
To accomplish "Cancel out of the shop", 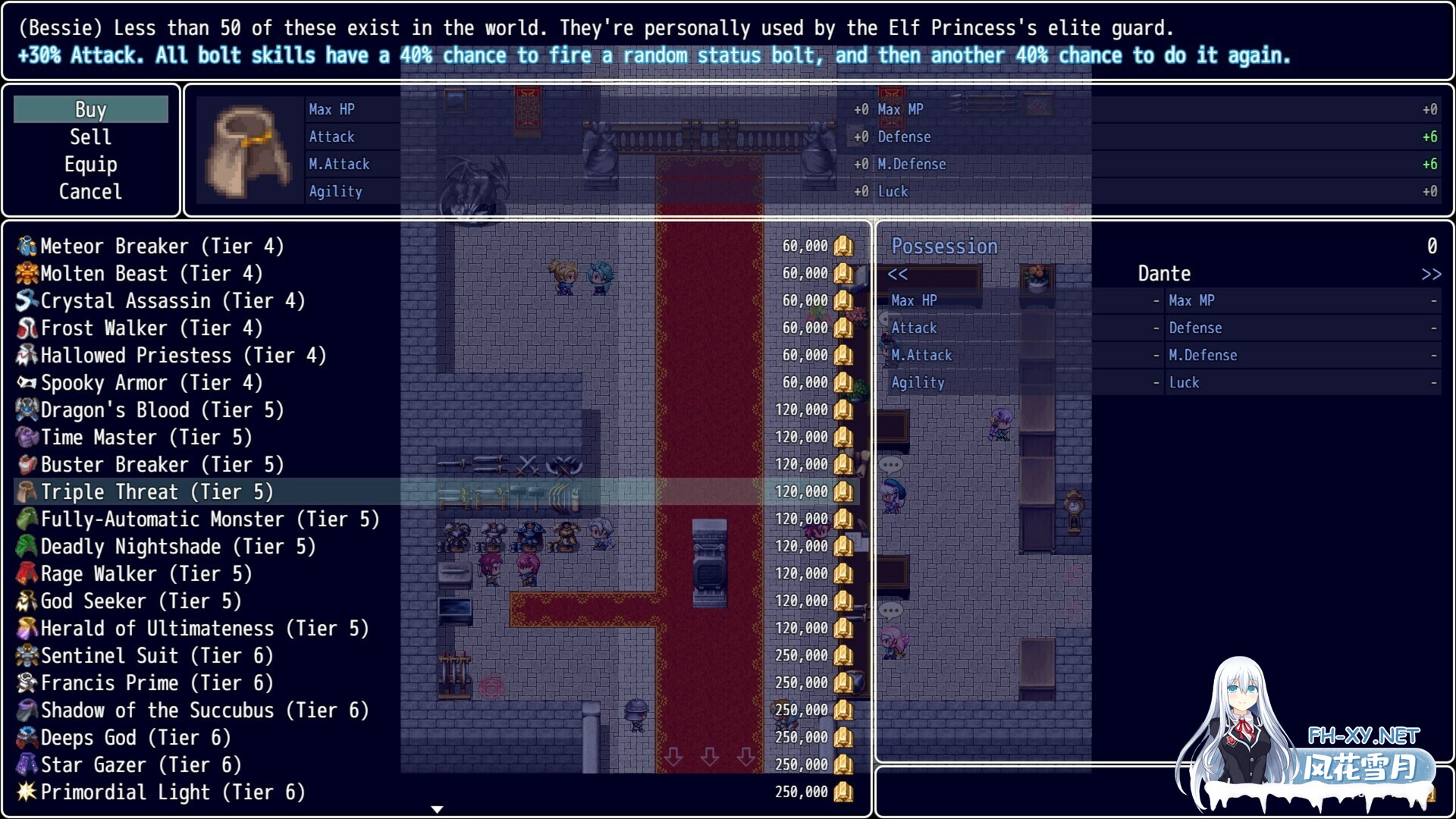I will [90, 191].
